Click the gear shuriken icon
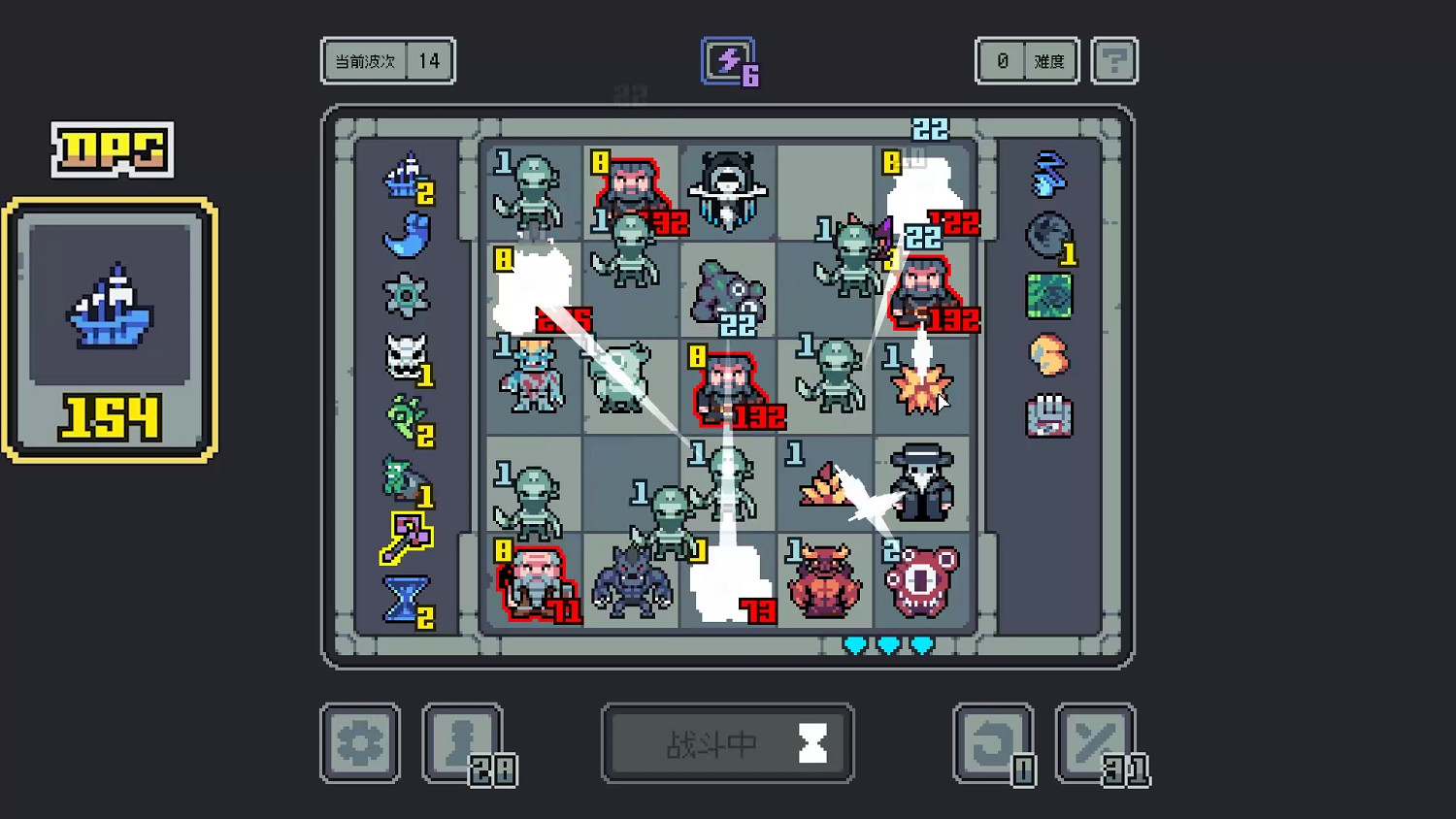This screenshot has height=819, width=1456. 409,293
